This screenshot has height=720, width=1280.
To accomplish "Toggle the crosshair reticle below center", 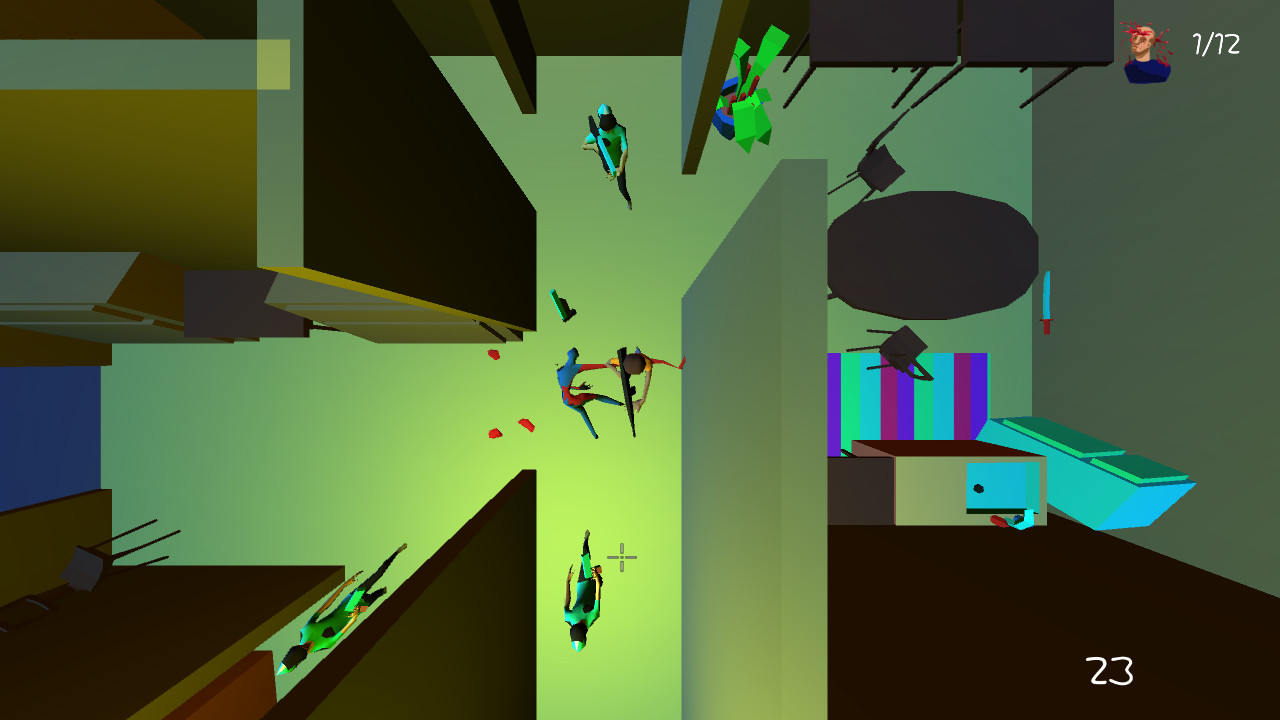I will point(620,557).
